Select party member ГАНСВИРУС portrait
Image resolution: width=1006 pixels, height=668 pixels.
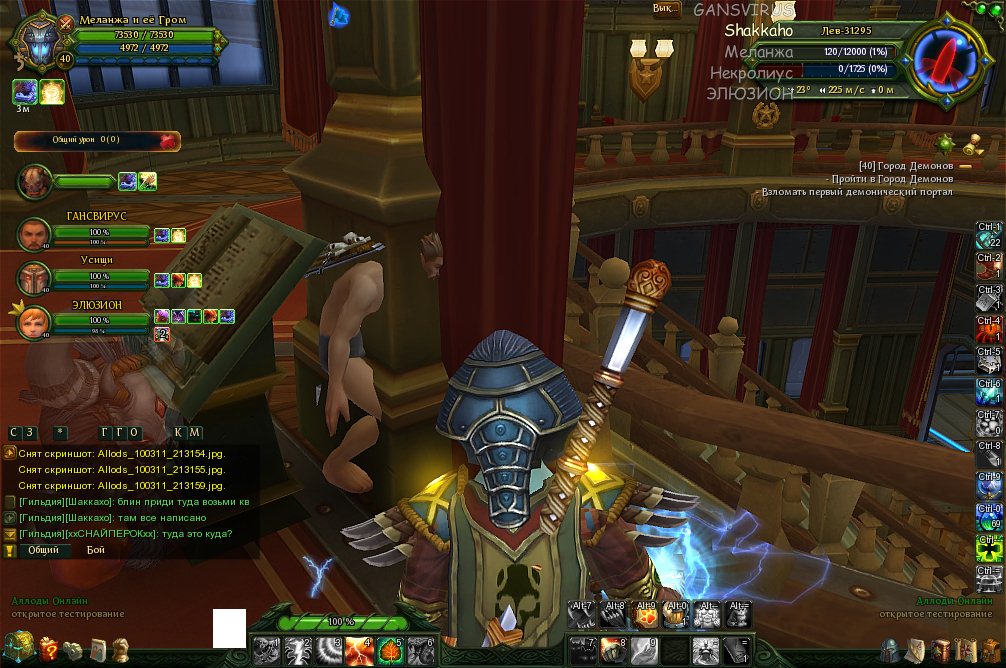(35, 234)
